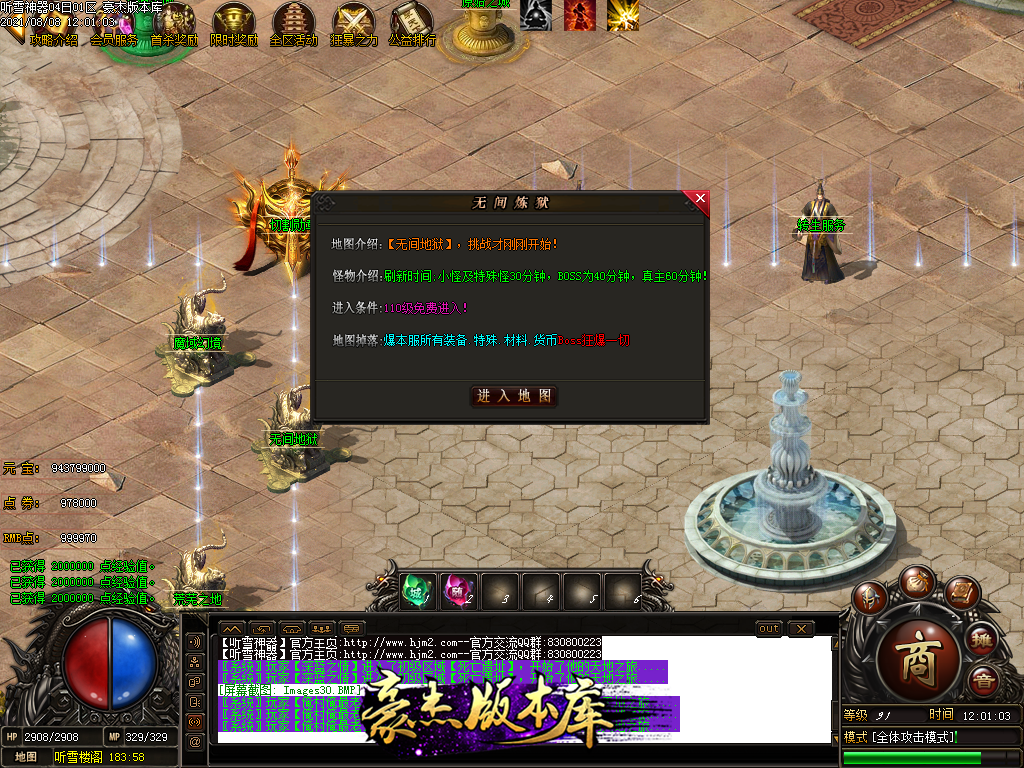Image resolution: width=1024 pixels, height=768 pixels.
Task: Open the 全区活动 server events pagoda
Action: pos(293,24)
